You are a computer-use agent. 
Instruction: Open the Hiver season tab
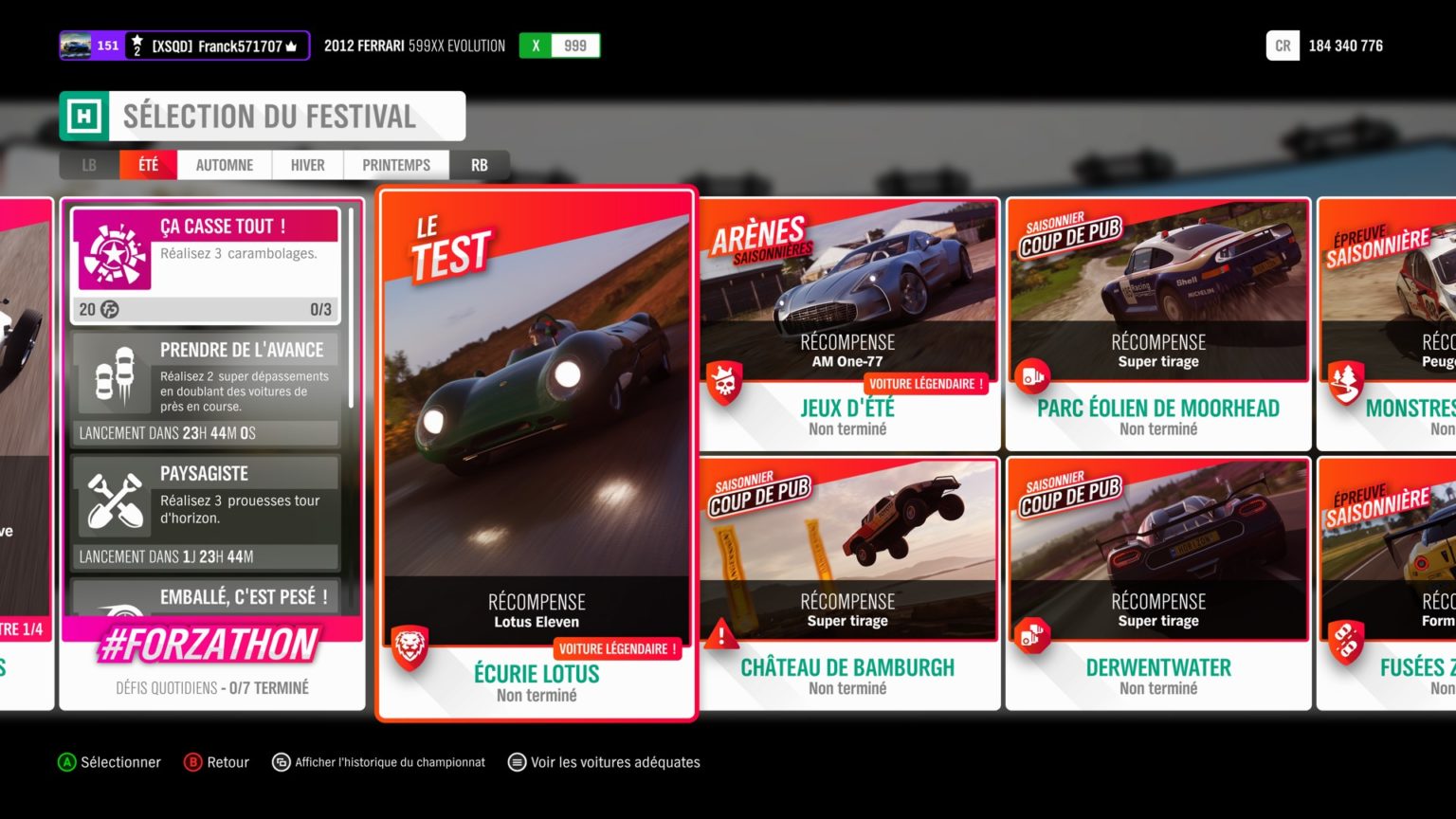tap(307, 165)
